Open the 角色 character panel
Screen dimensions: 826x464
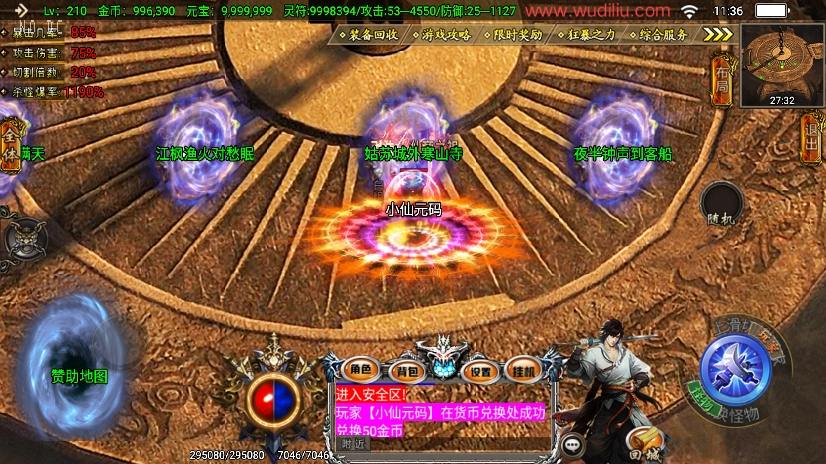pyautogui.click(x=360, y=369)
